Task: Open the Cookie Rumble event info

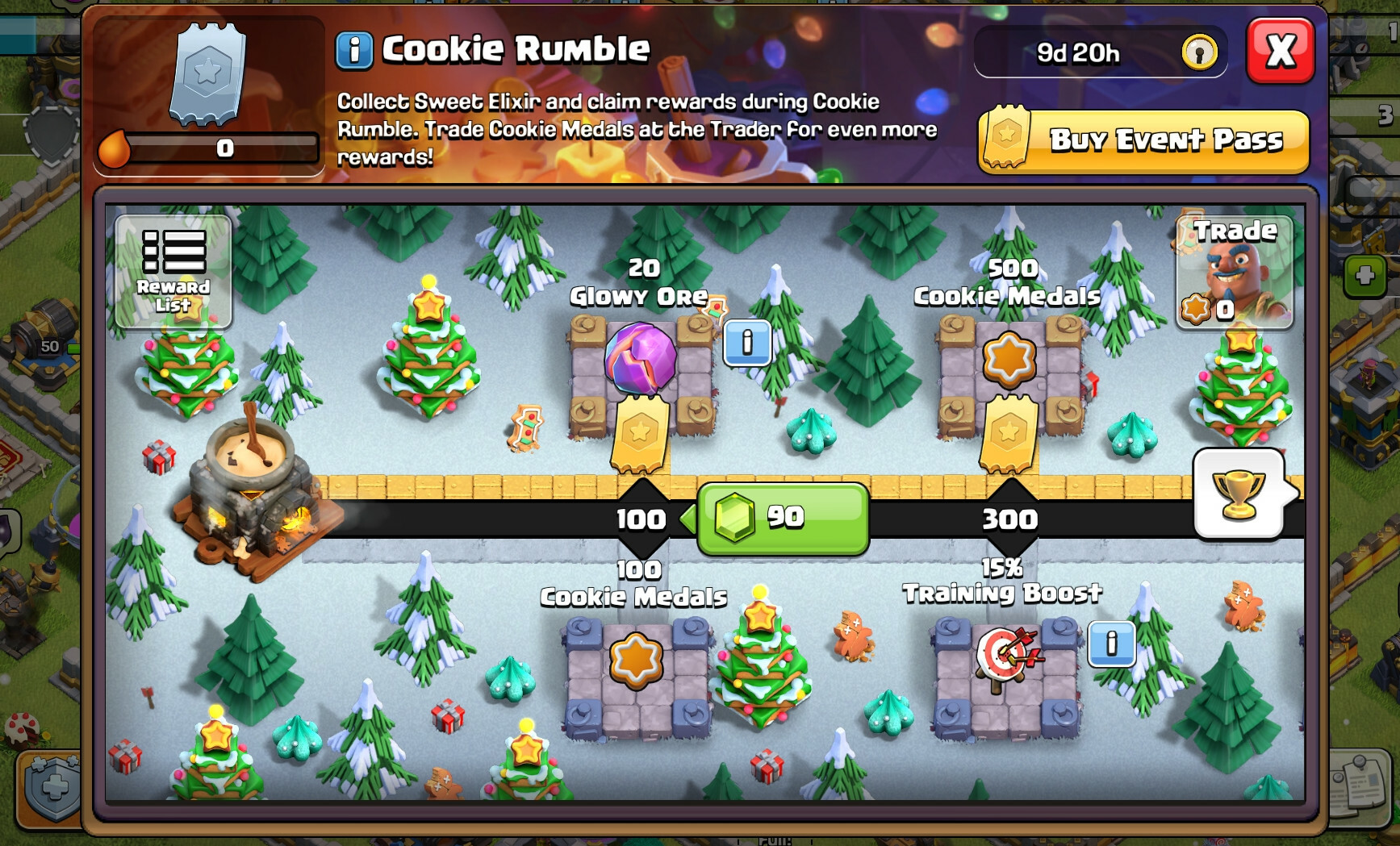Action: [353, 50]
